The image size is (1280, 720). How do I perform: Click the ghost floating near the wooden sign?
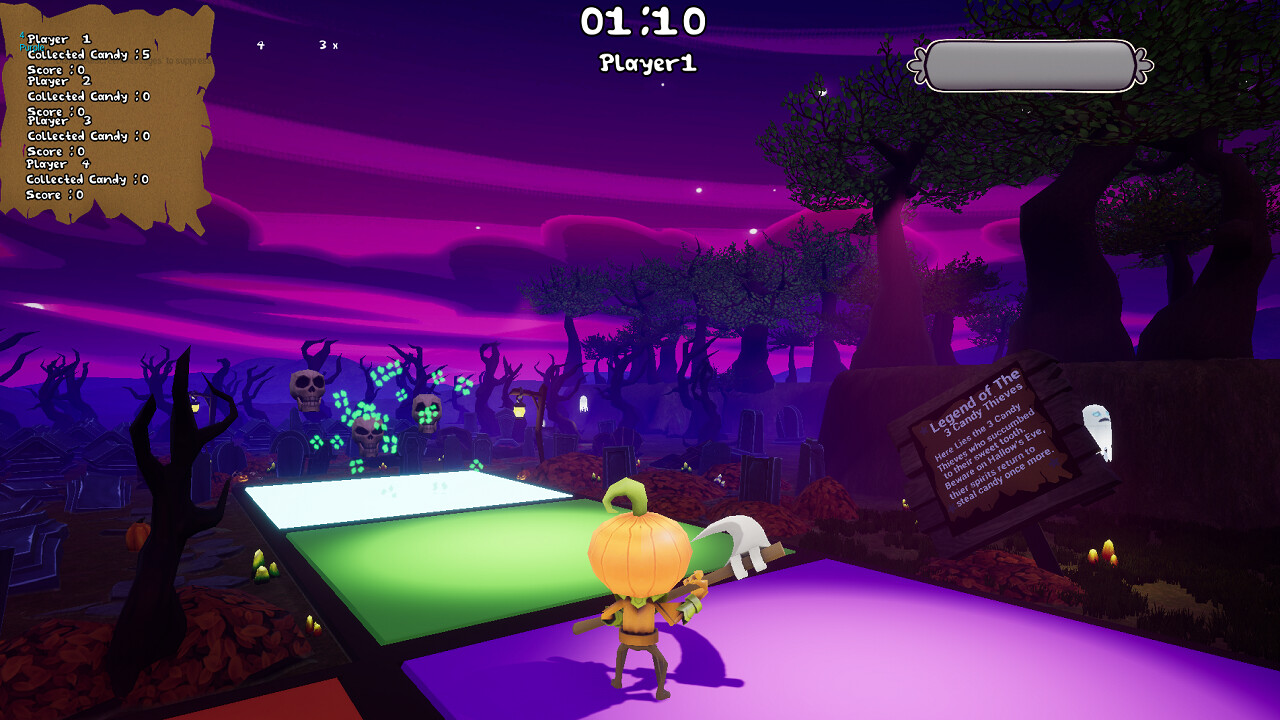point(1098,428)
